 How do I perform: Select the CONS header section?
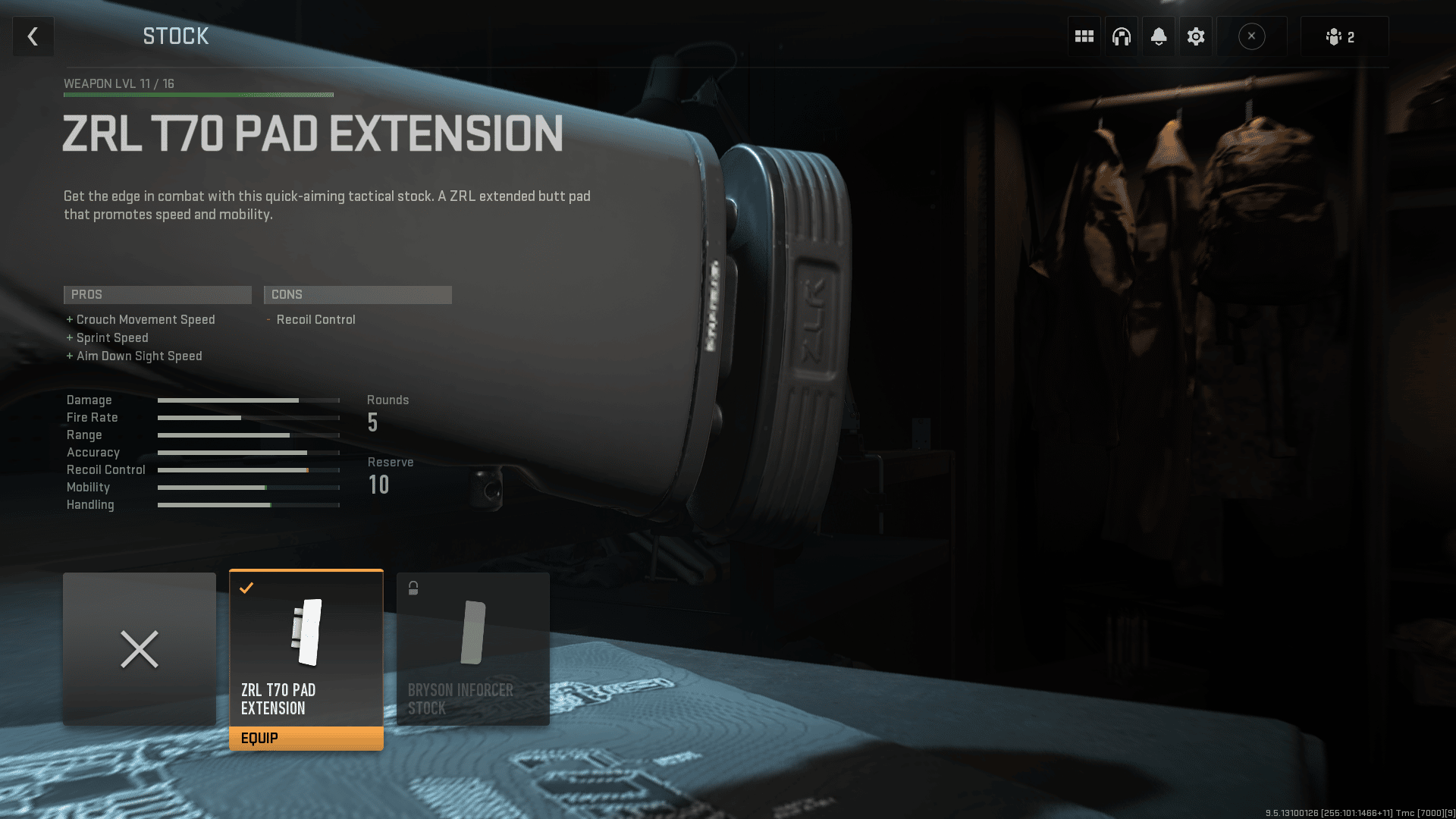pyautogui.click(x=357, y=295)
